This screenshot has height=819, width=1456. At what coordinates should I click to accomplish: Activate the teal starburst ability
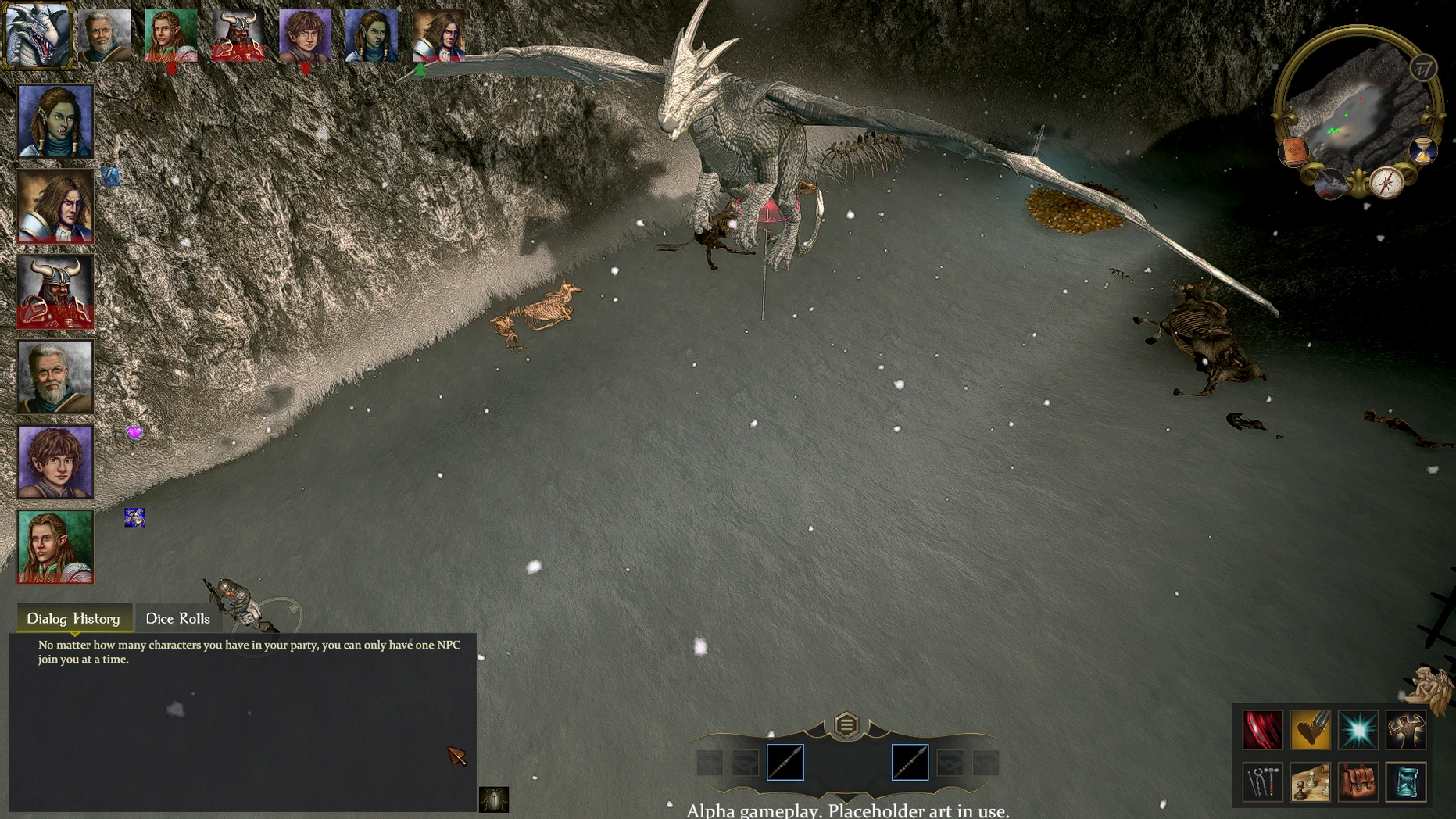1358,730
